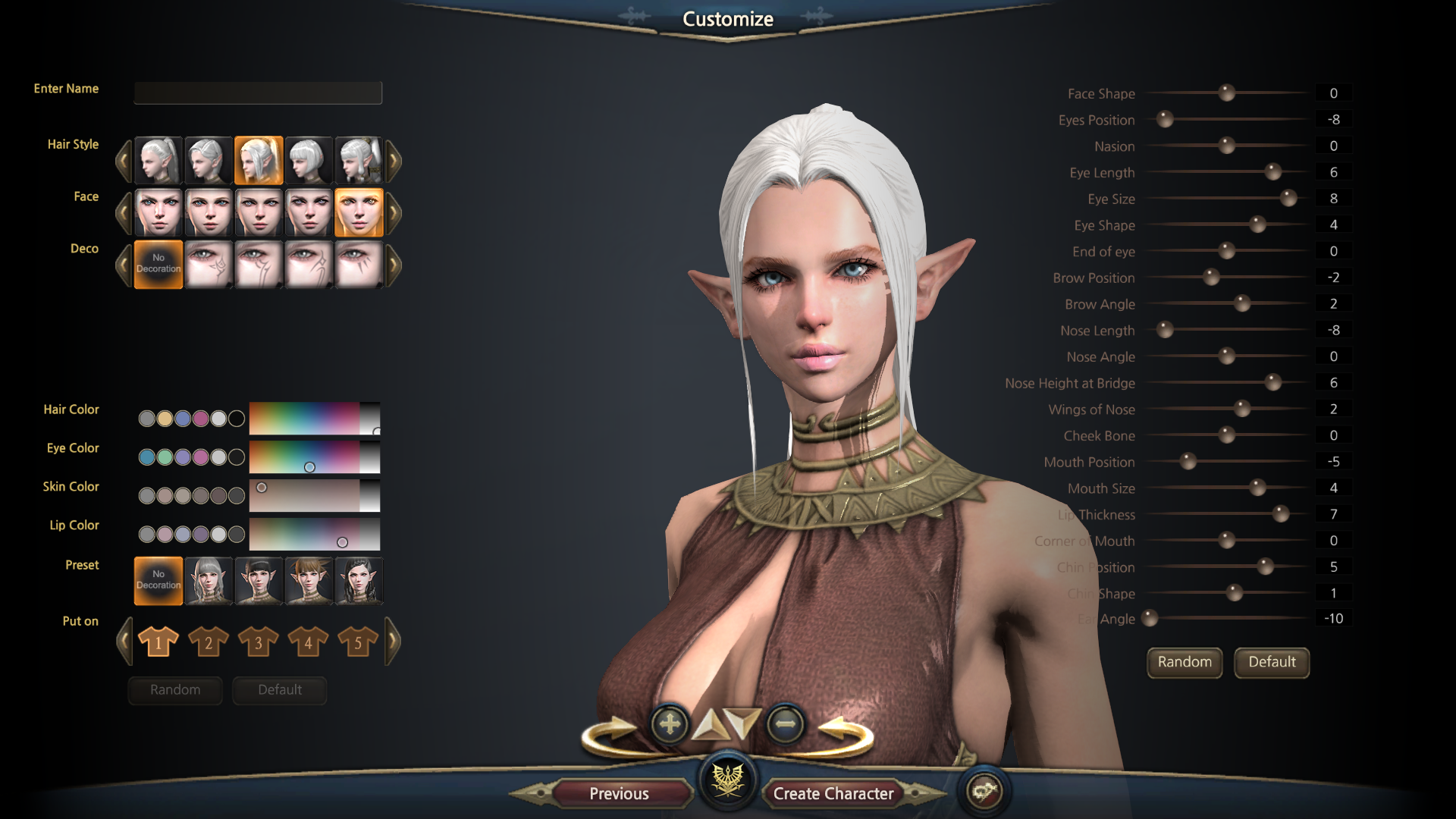
Task: Create the character
Action: (x=833, y=793)
